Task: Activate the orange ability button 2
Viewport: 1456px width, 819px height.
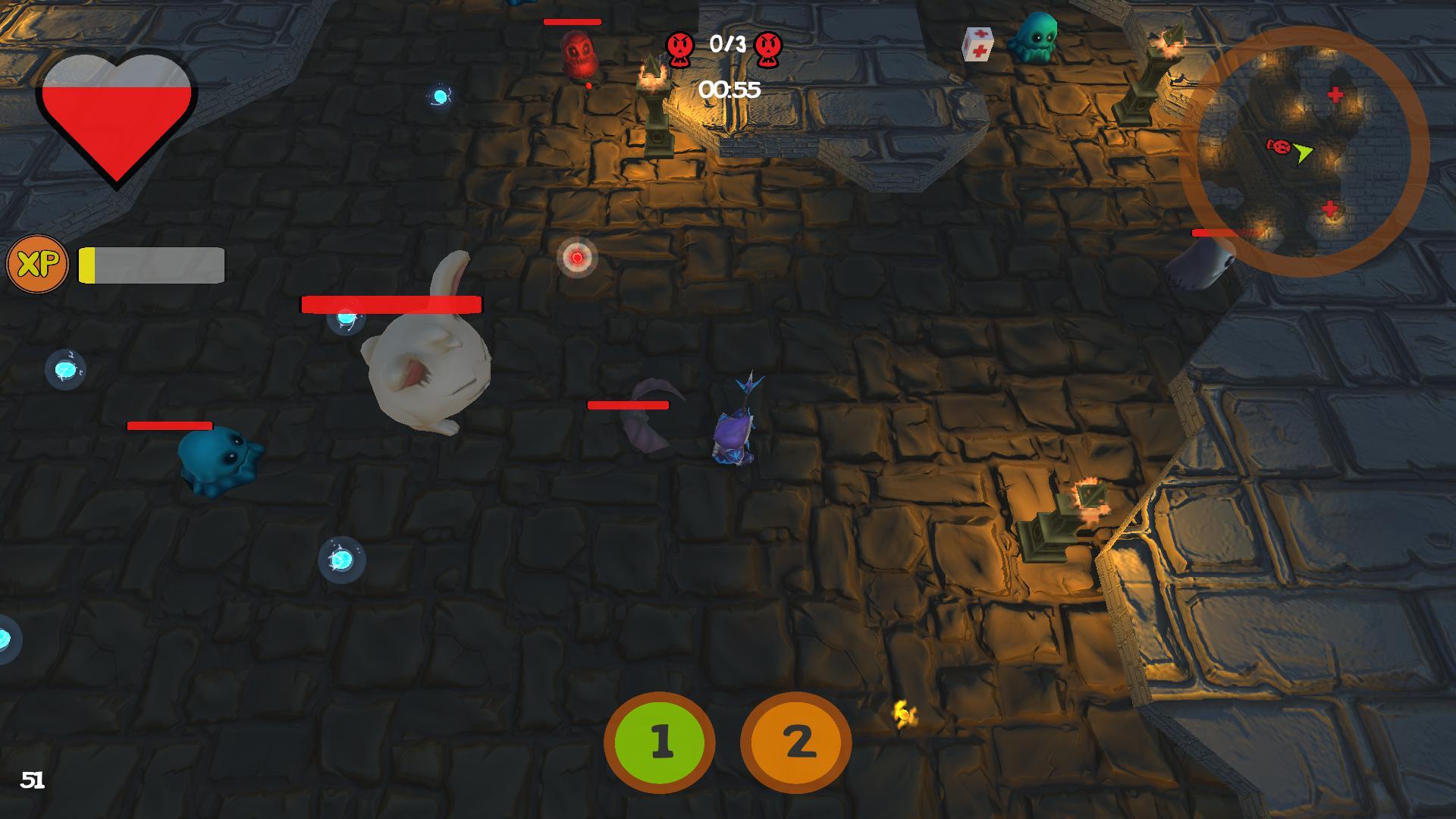Action: click(x=795, y=742)
